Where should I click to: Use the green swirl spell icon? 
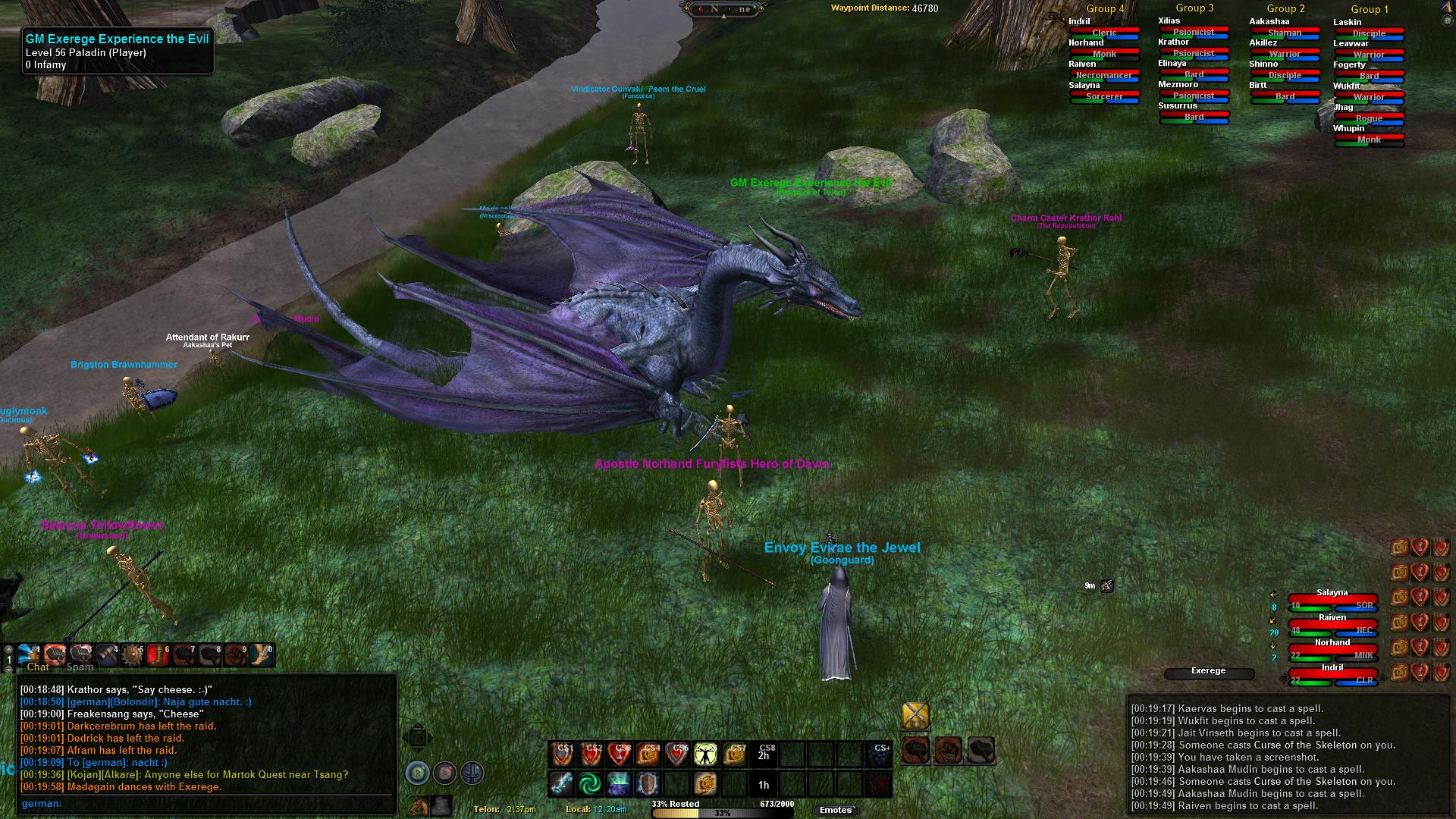pos(590,783)
